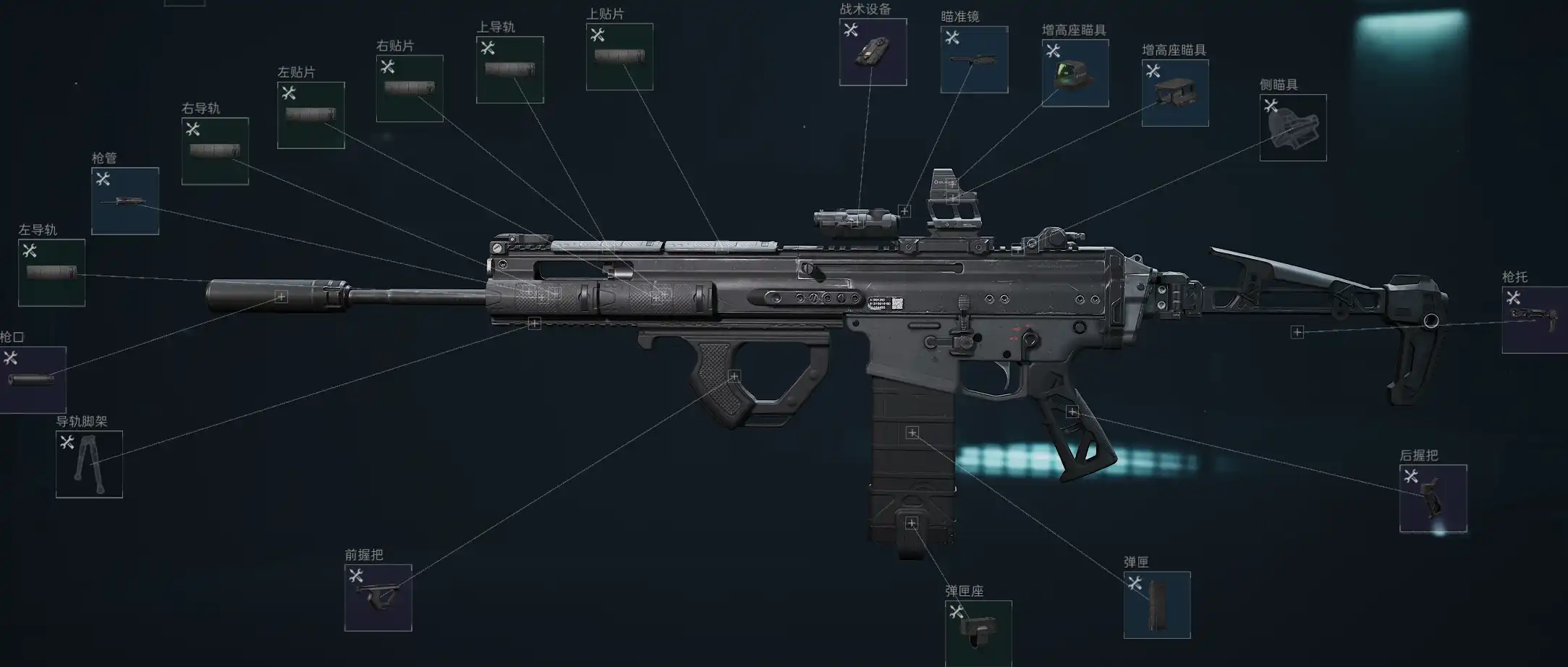Viewport: 1568px width, 667px height.
Task: Choose the 战术设备 tactical device slot
Action: (873, 52)
